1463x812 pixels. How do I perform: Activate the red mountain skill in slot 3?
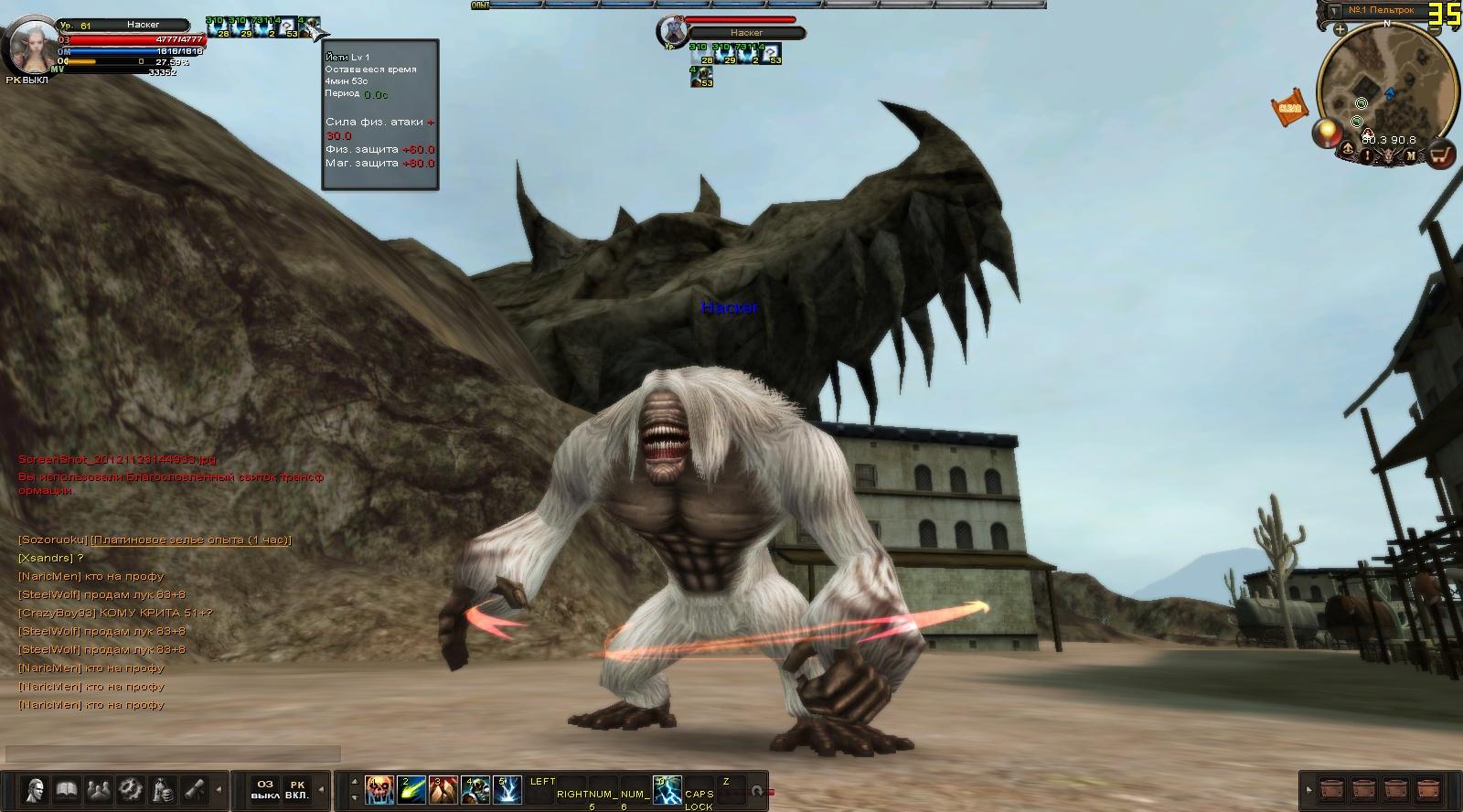[x=443, y=790]
